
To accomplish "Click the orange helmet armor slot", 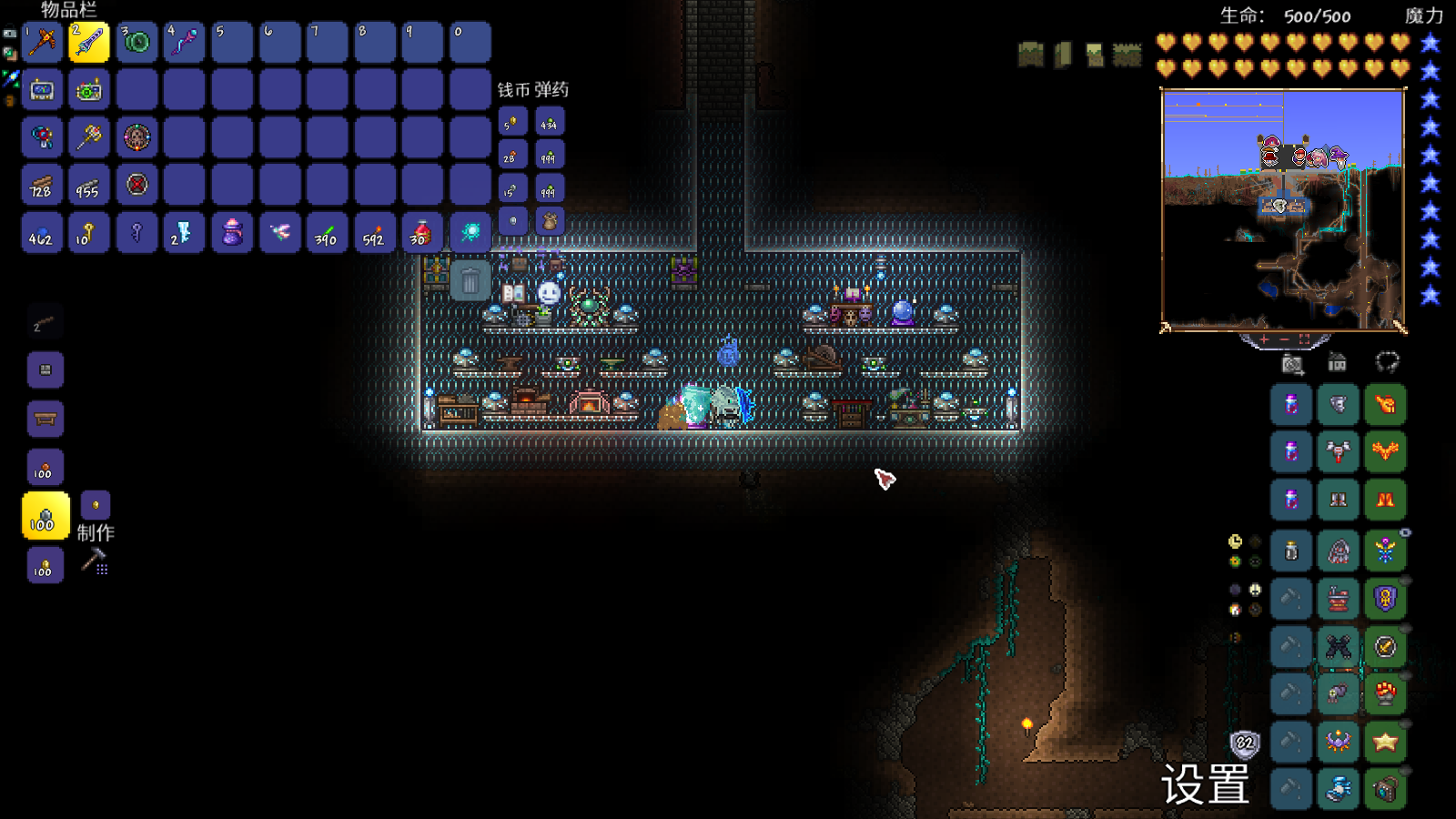I will (1385, 404).
